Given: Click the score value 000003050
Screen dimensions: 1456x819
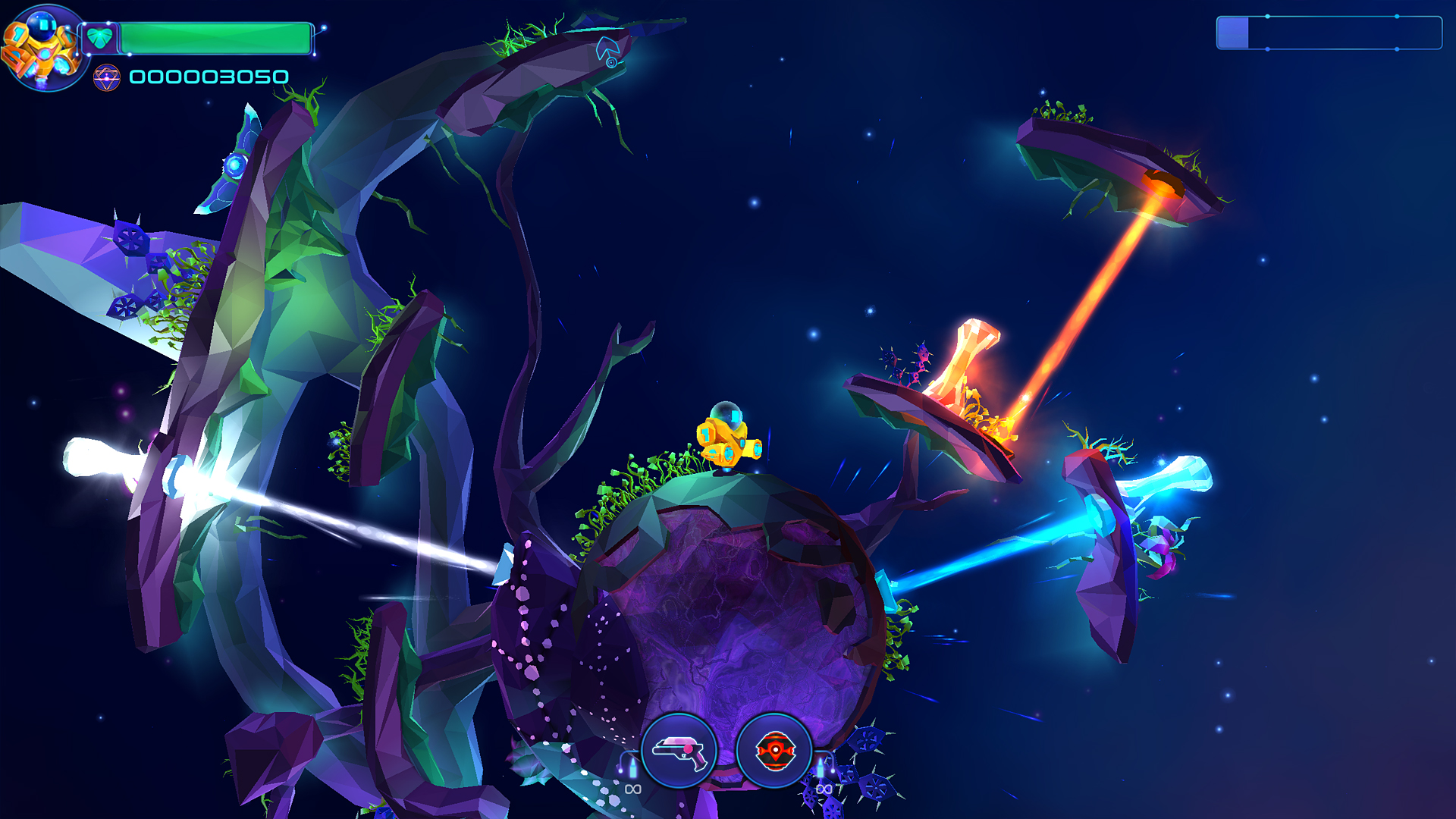Looking at the screenshot, I should point(209,76).
